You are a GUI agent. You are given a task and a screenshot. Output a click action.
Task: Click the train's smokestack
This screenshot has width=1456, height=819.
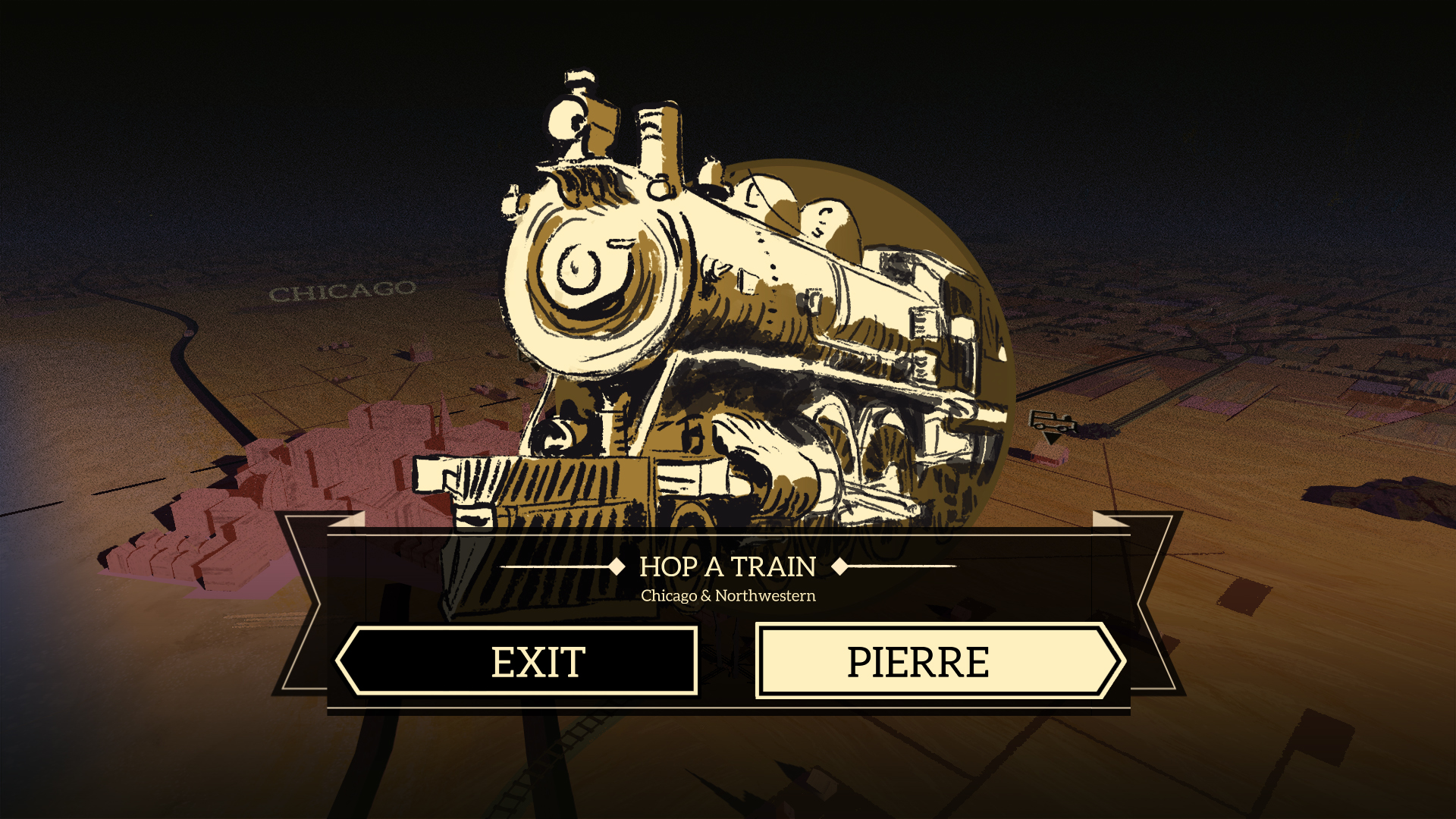pyautogui.click(x=657, y=136)
